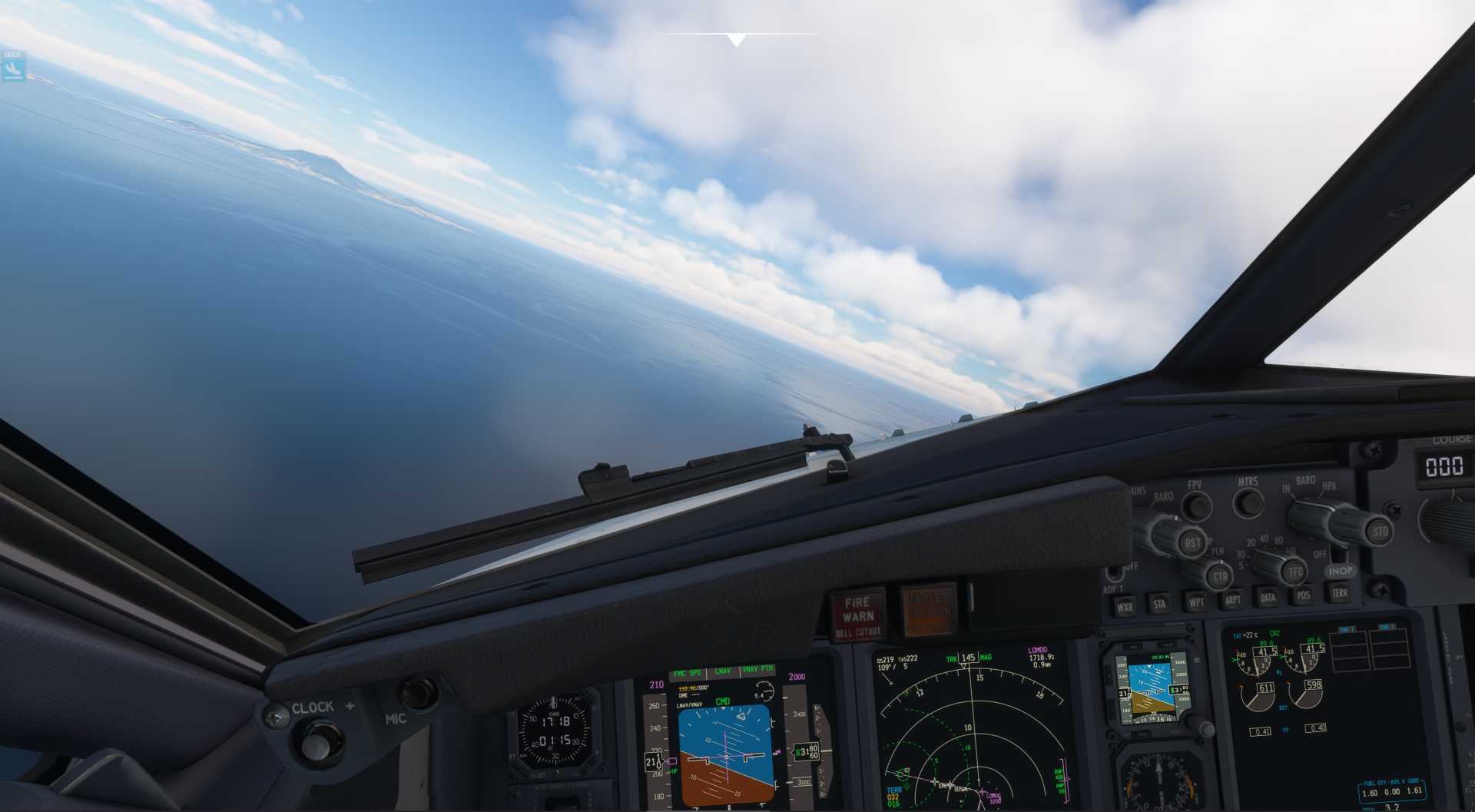Click the STD barometer standard knob
The height and width of the screenshot is (812, 1475).
click(1379, 531)
